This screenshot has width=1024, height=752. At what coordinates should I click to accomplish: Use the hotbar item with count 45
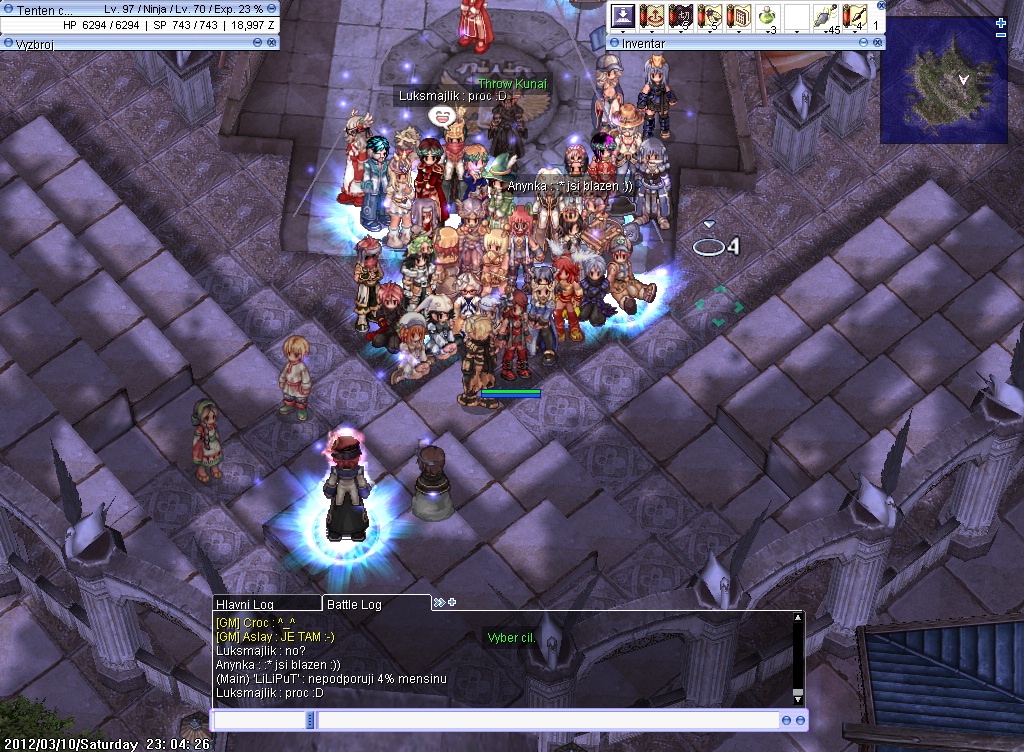click(826, 17)
